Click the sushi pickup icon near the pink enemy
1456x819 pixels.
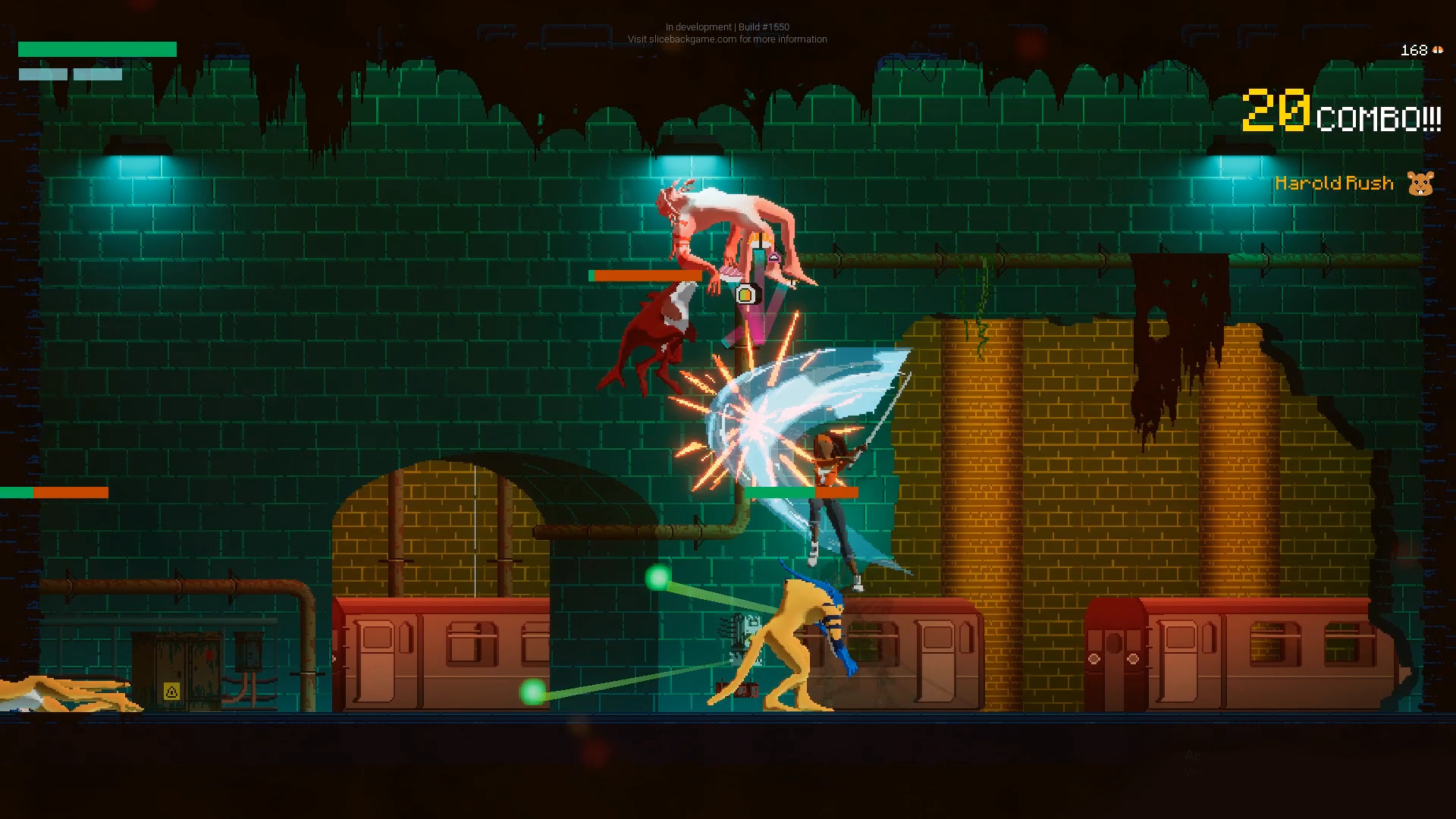click(745, 296)
